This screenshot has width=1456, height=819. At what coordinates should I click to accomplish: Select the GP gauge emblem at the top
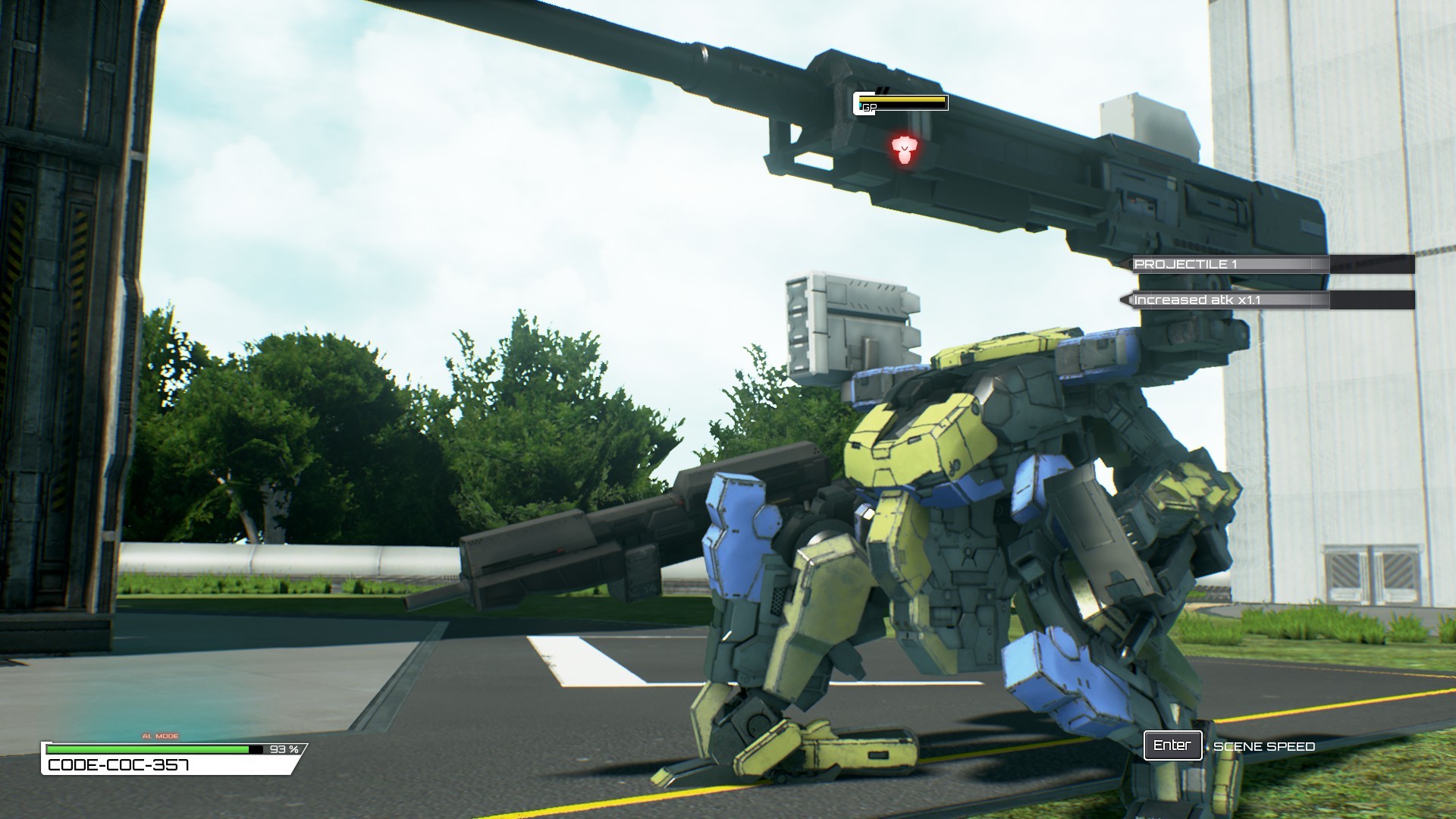(x=868, y=103)
